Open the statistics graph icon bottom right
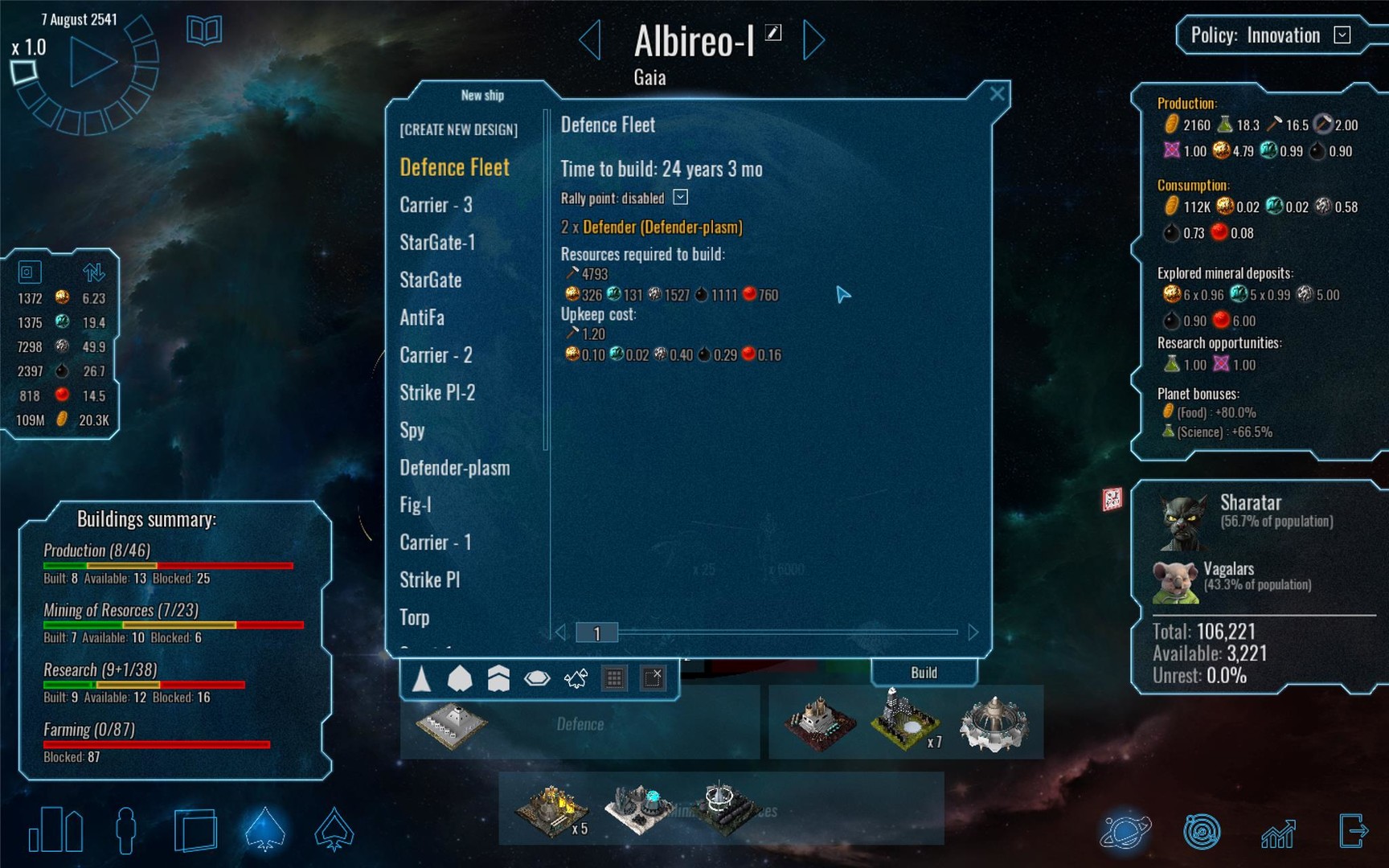This screenshot has width=1389, height=868. [x=1280, y=832]
